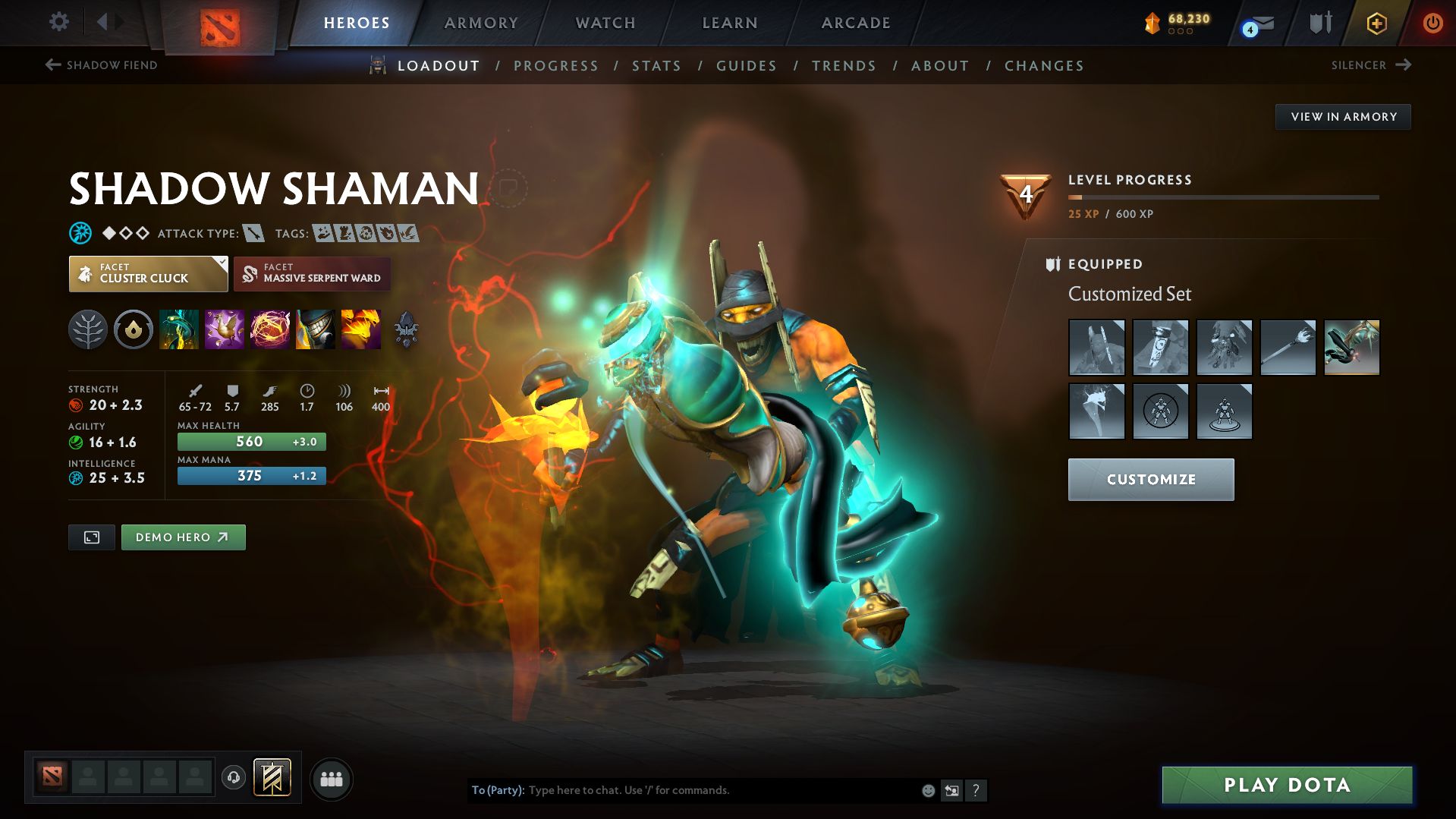The height and width of the screenshot is (819, 1456).
Task: Click the CUSTOMIZE button
Action: 1150,479
